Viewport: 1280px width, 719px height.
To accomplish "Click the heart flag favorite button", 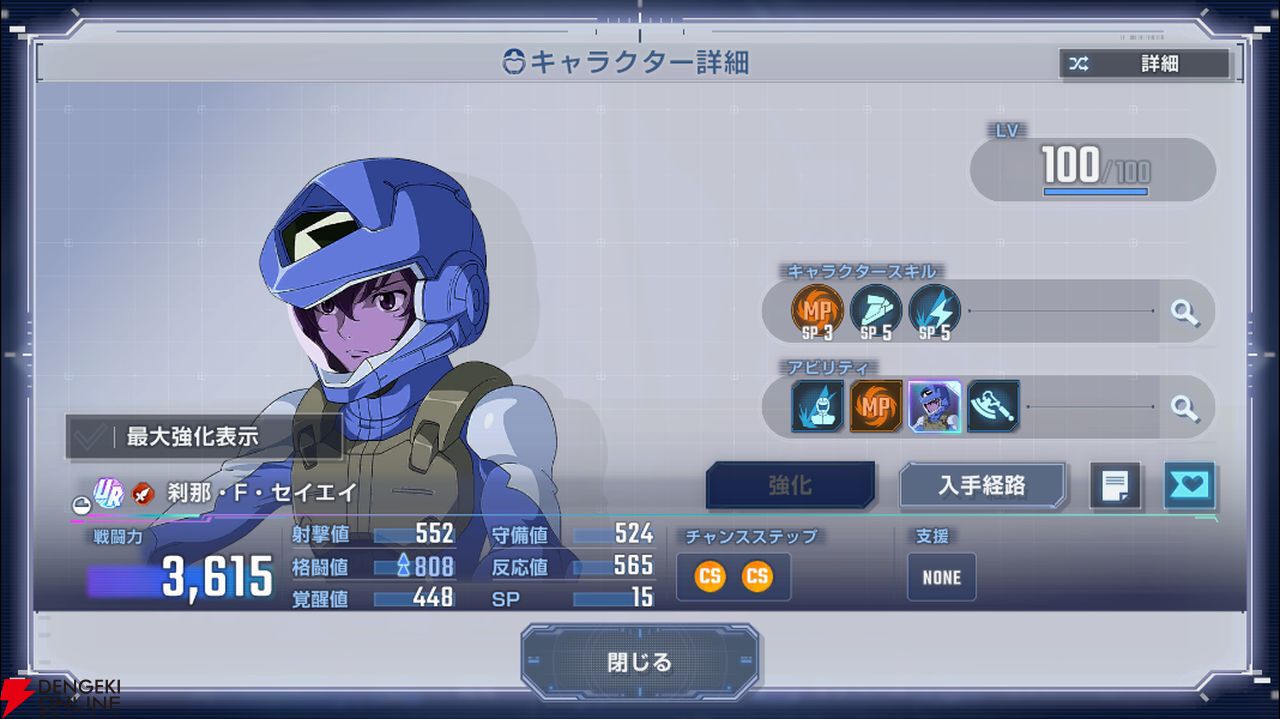I will [1189, 486].
